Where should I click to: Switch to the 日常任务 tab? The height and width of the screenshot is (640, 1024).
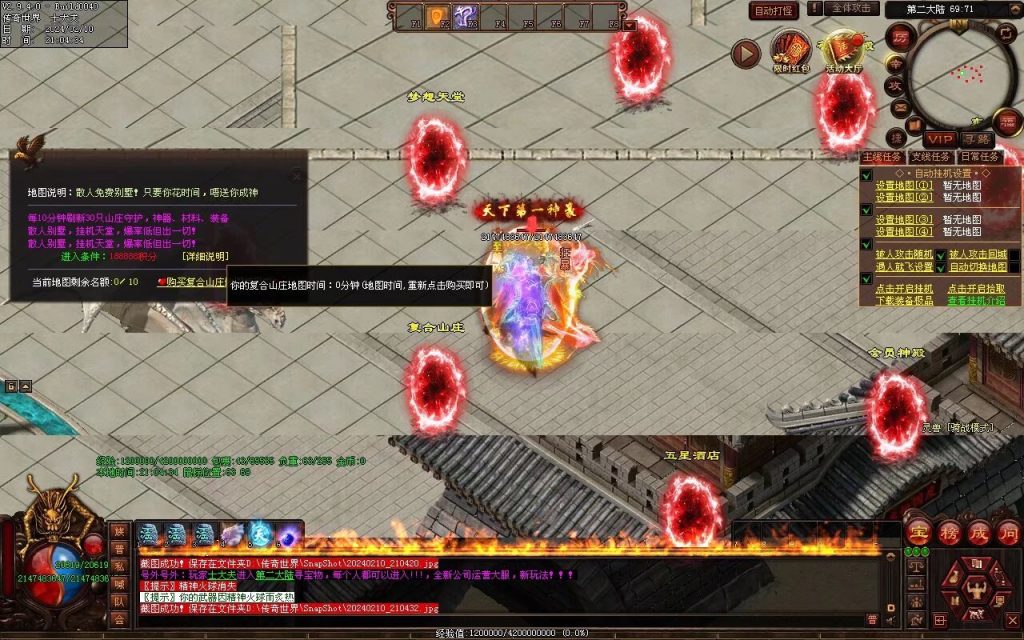pos(979,157)
